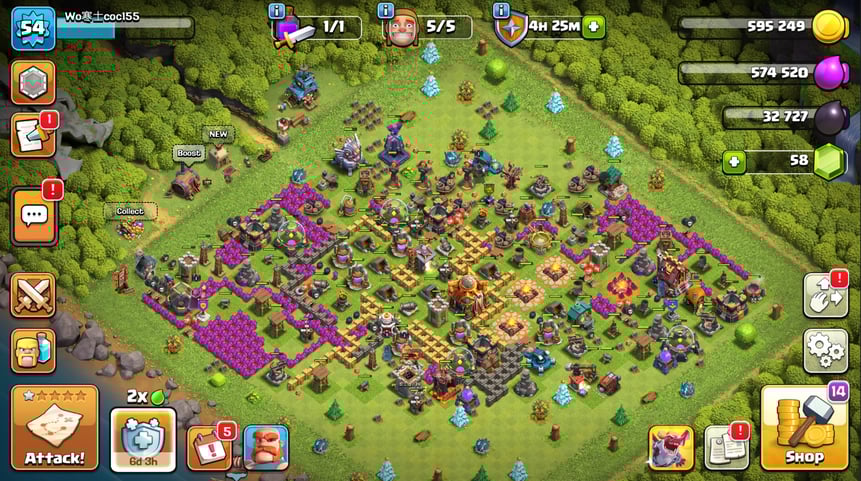Open the events calendar with 5 badge

point(208,447)
